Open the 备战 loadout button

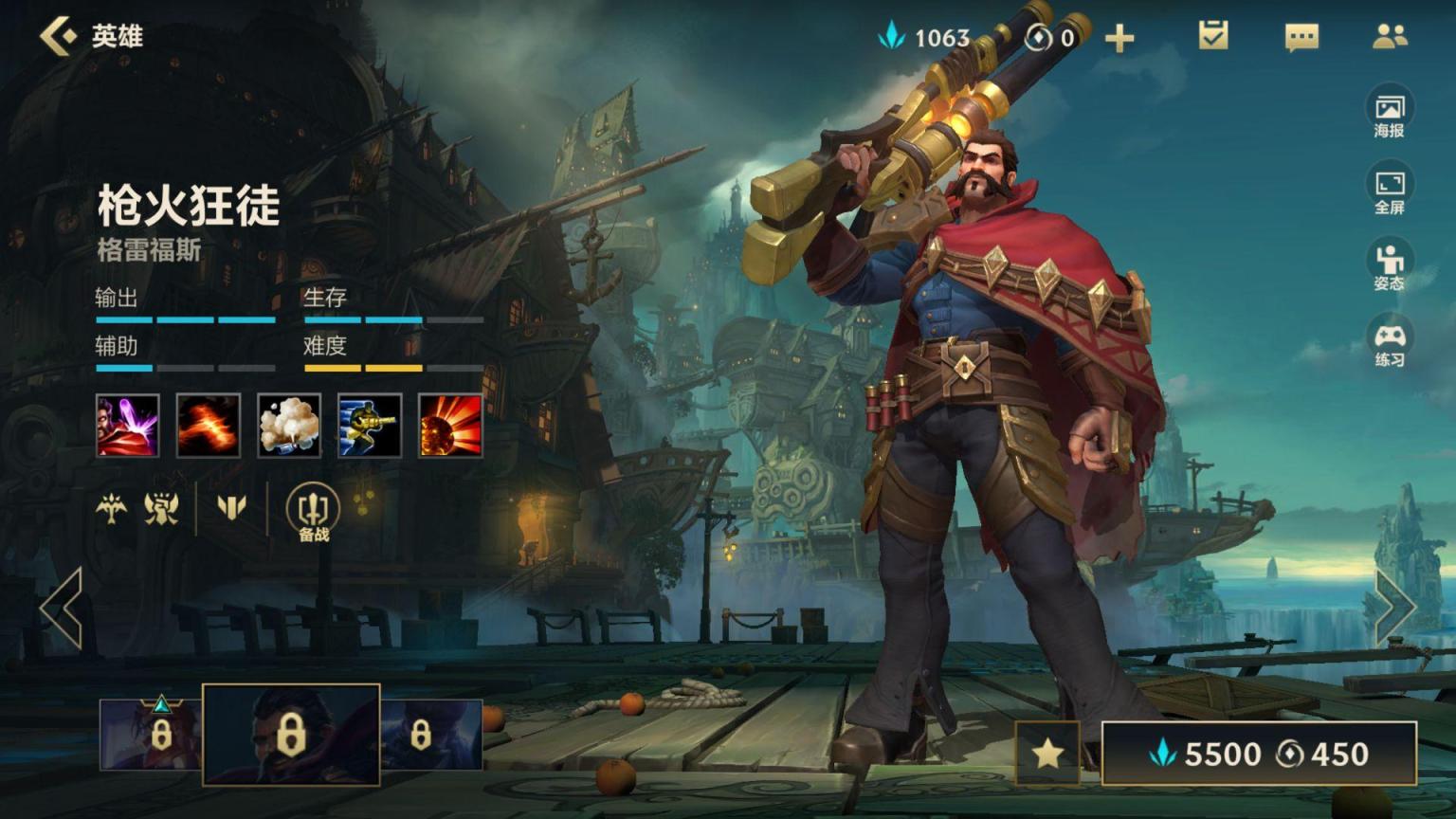click(313, 512)
